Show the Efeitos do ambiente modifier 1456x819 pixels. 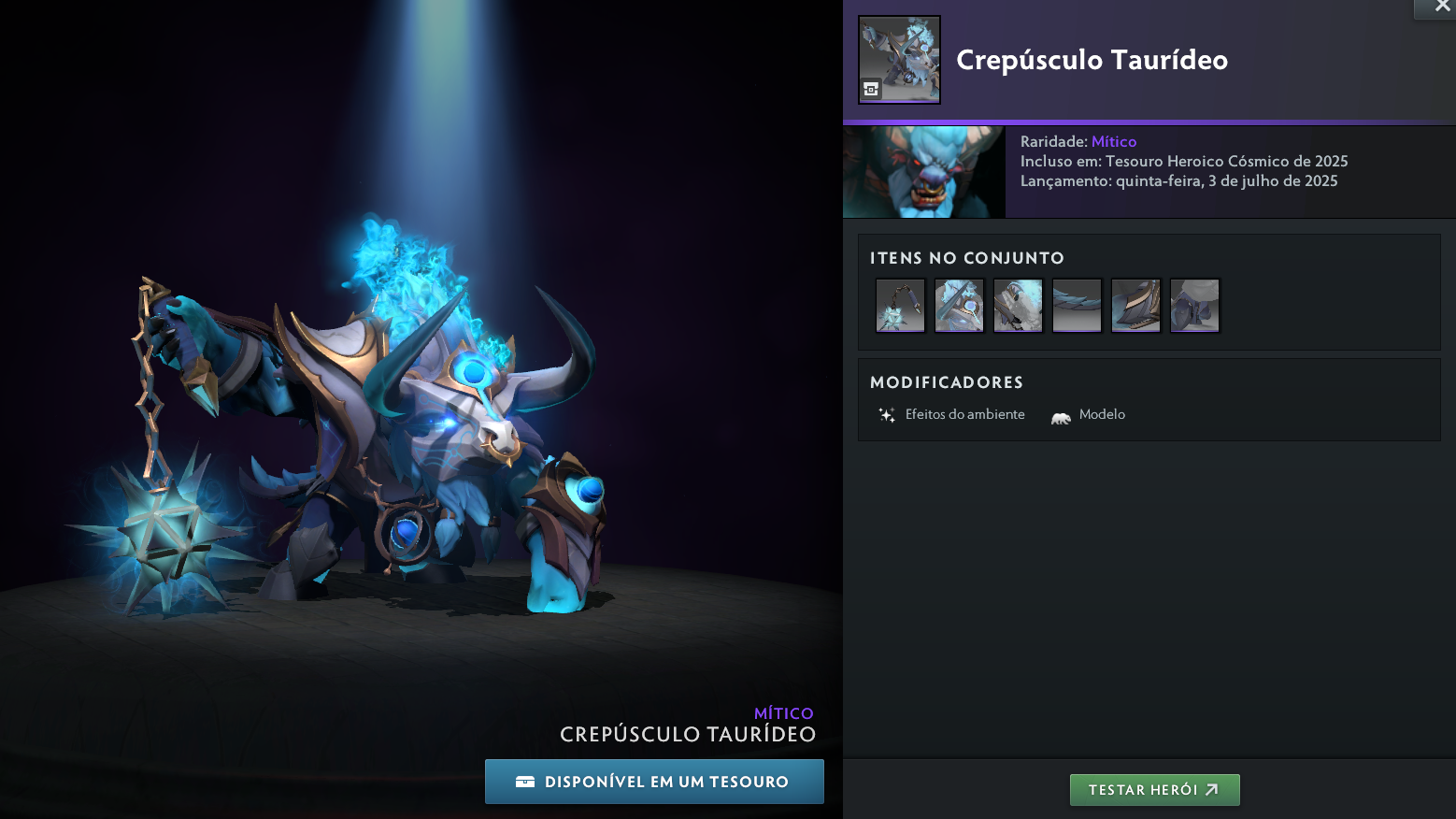(x=952, y=414)
